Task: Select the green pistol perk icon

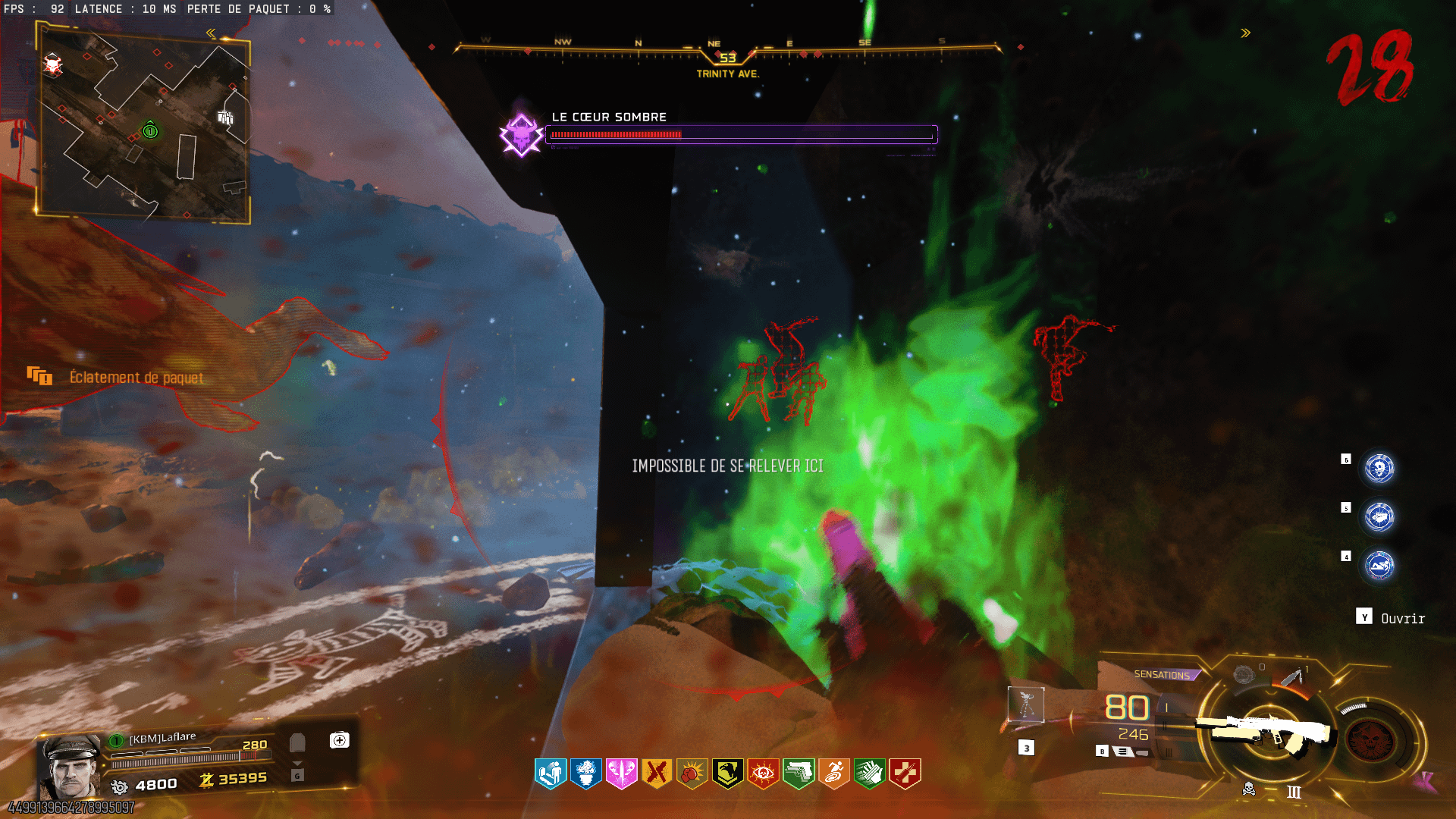Action: point(799,773)
